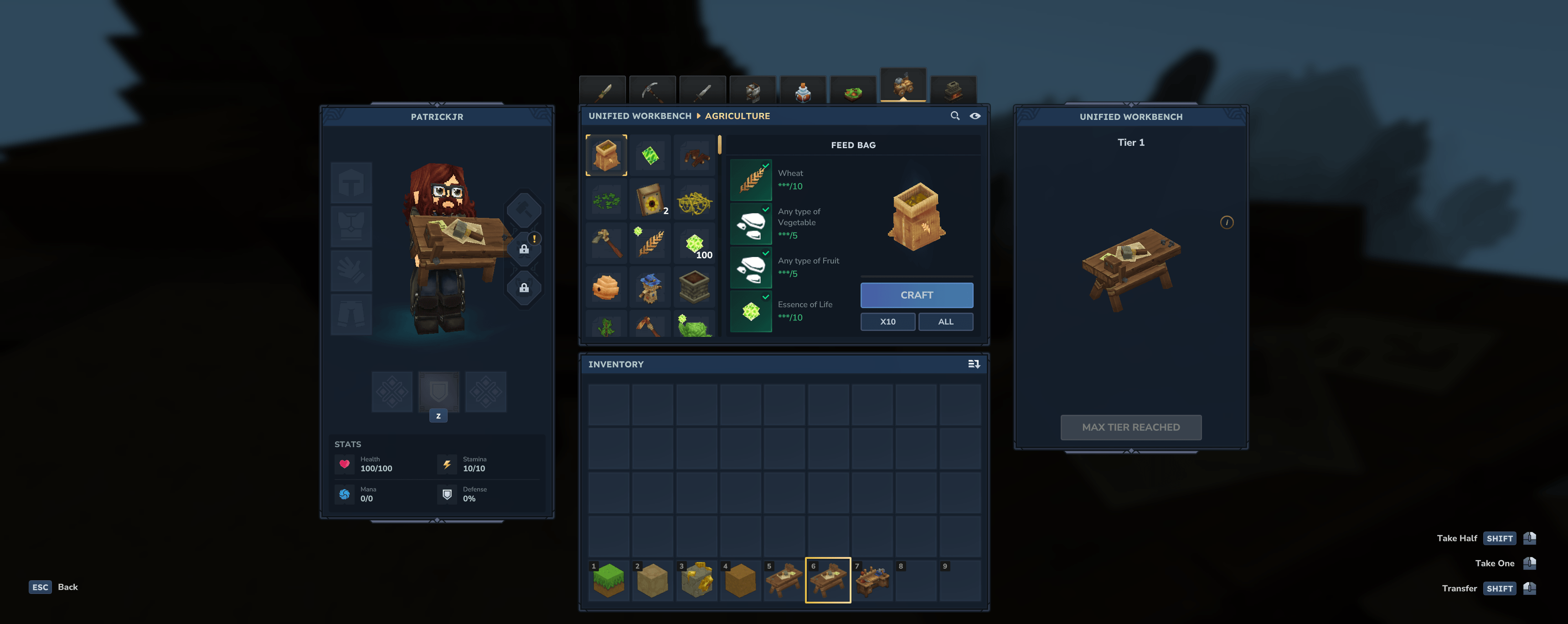
Task: Select the armor chestplate category tab
Action: point(753,91)
